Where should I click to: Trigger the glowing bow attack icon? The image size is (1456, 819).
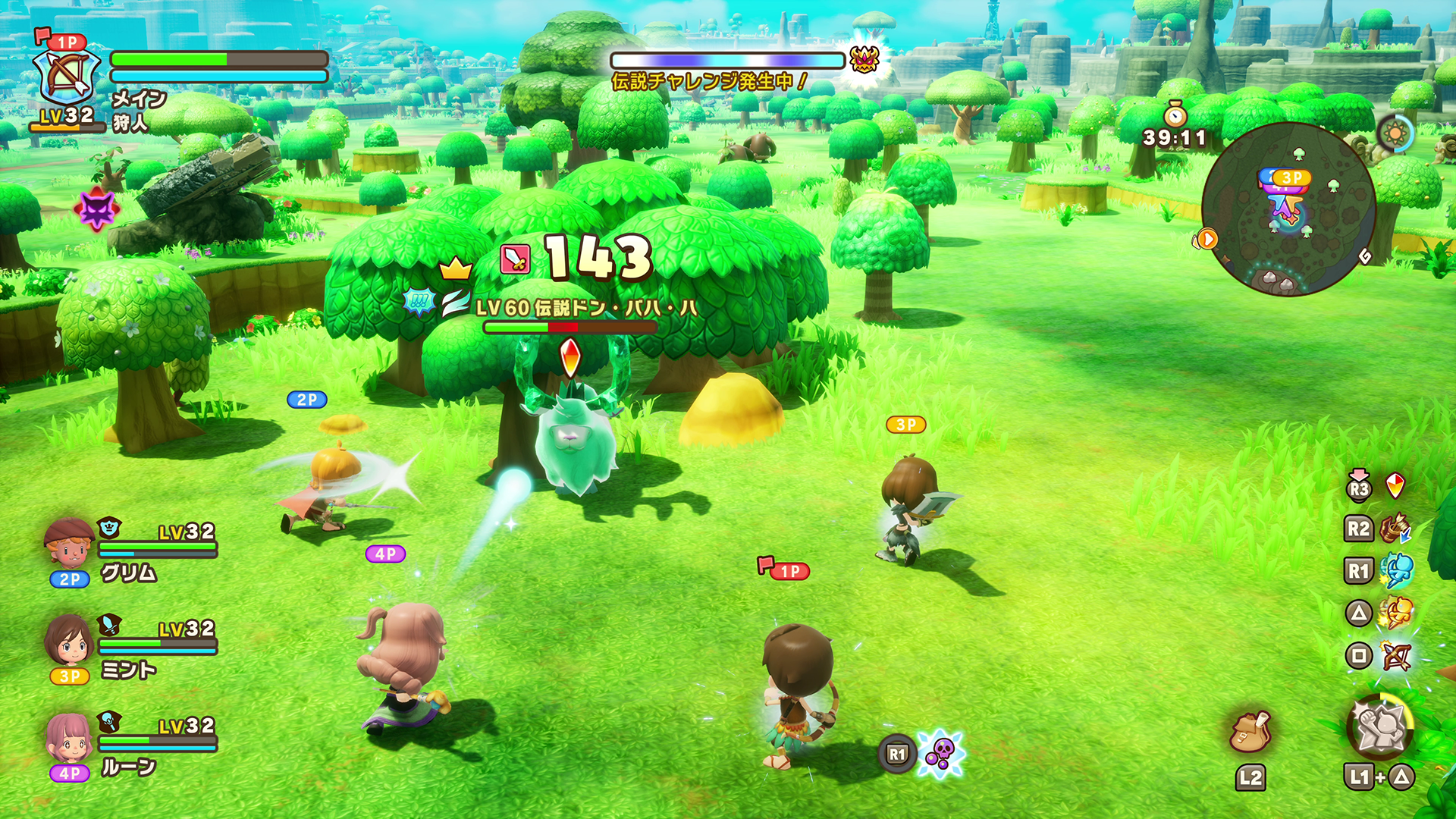(1395, 656)
